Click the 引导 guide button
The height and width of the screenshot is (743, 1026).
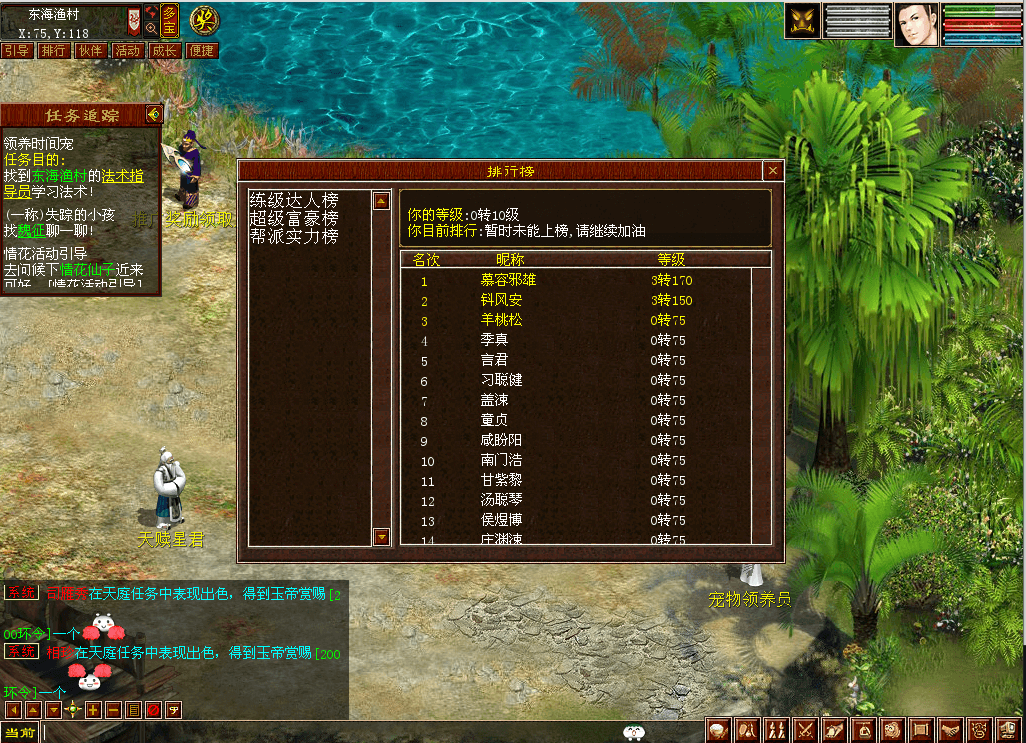point(16,51)
